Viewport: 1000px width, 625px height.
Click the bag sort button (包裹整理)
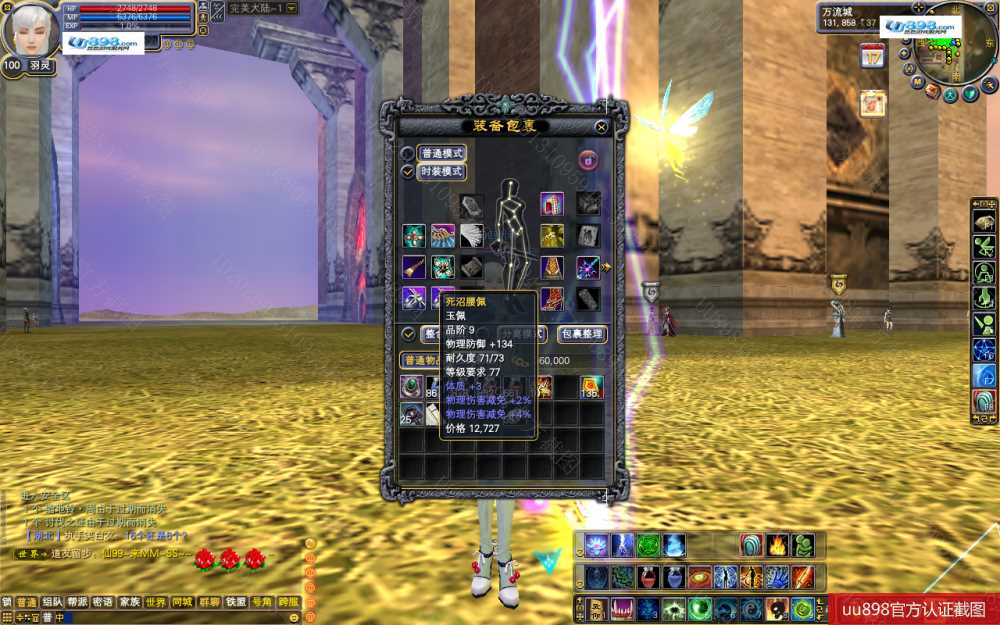581,334
